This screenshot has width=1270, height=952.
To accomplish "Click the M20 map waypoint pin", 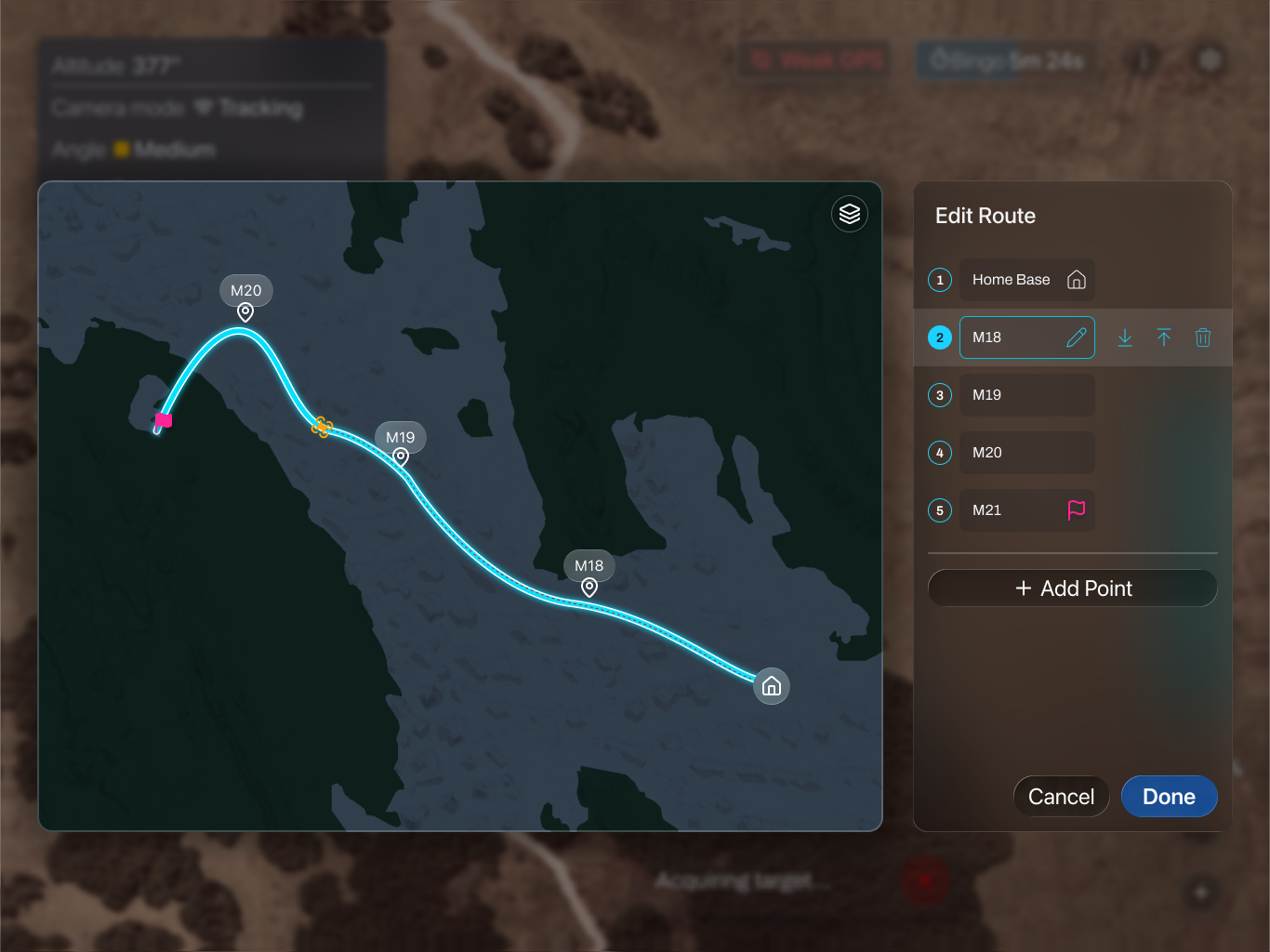I will pos(245,312).
